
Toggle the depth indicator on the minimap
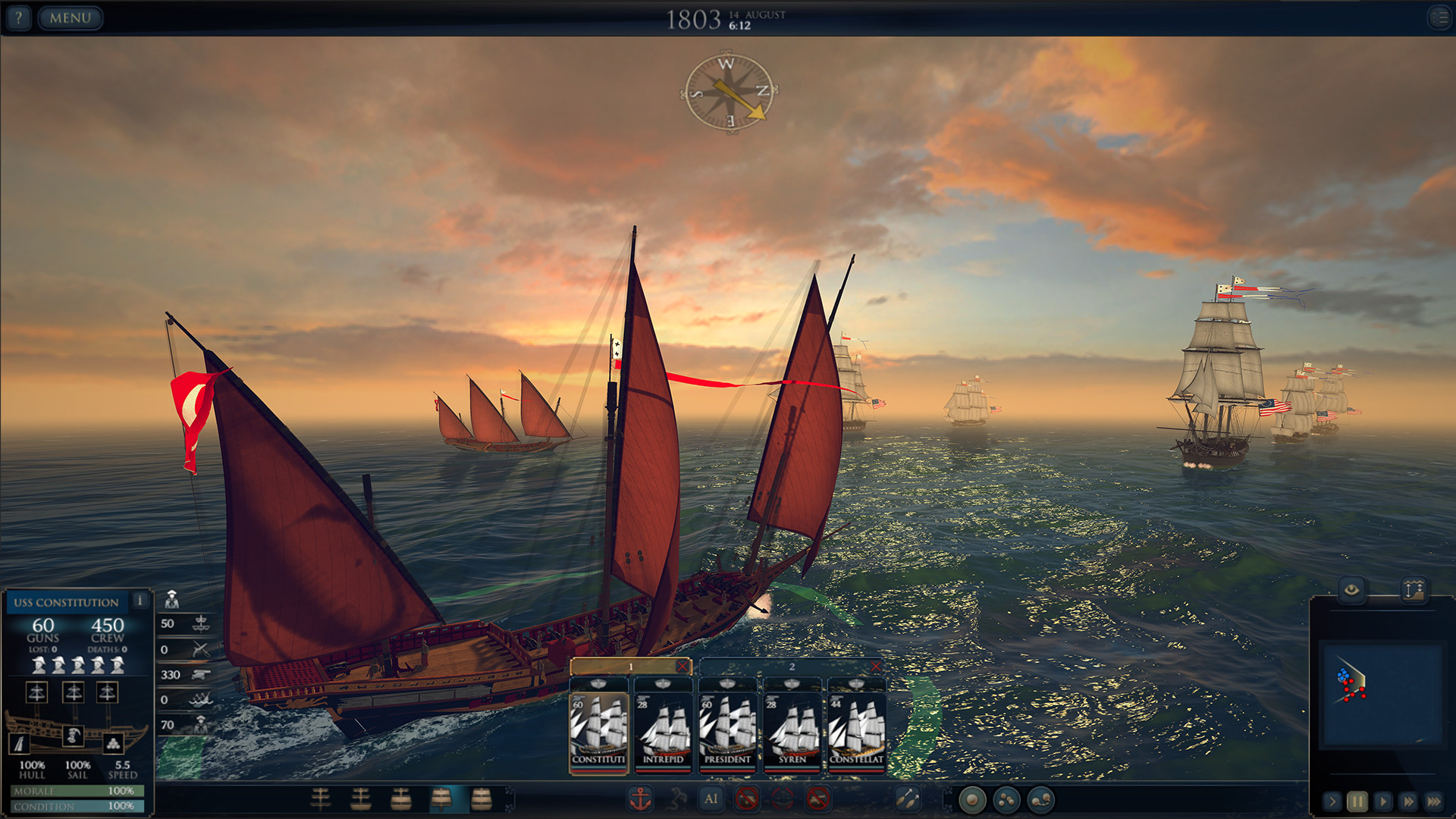click(x=1414, y=589)
